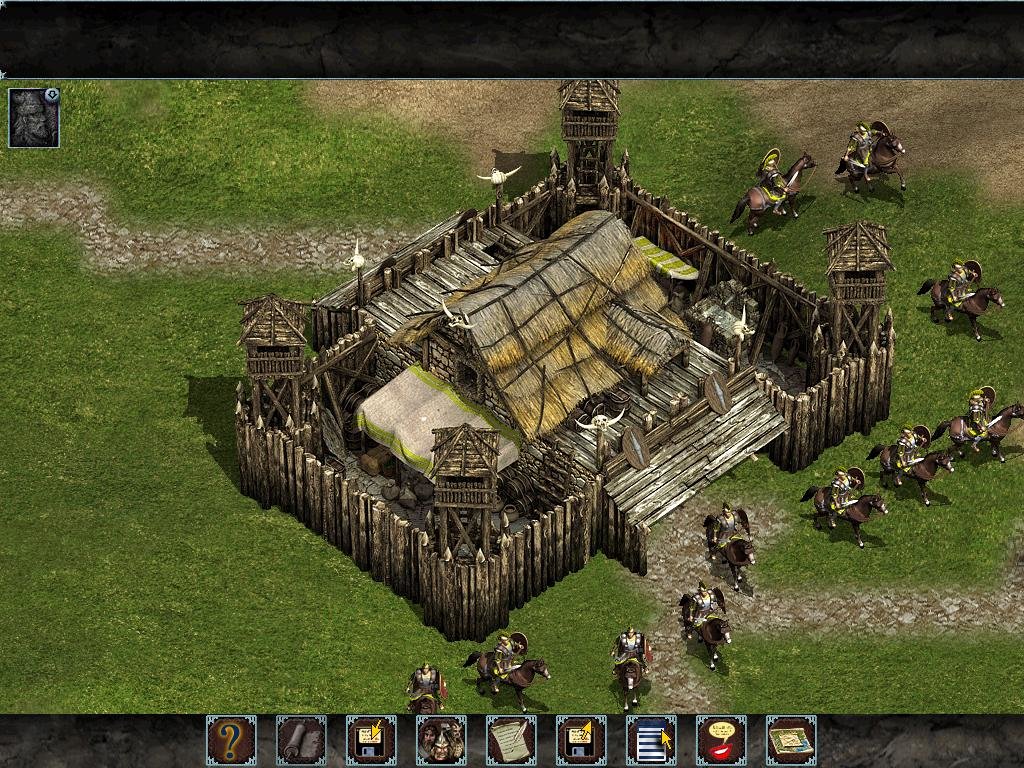The image size is (1024, 768).
Task: Open the rolled parchment scroll icon
Action: point(301,740)
